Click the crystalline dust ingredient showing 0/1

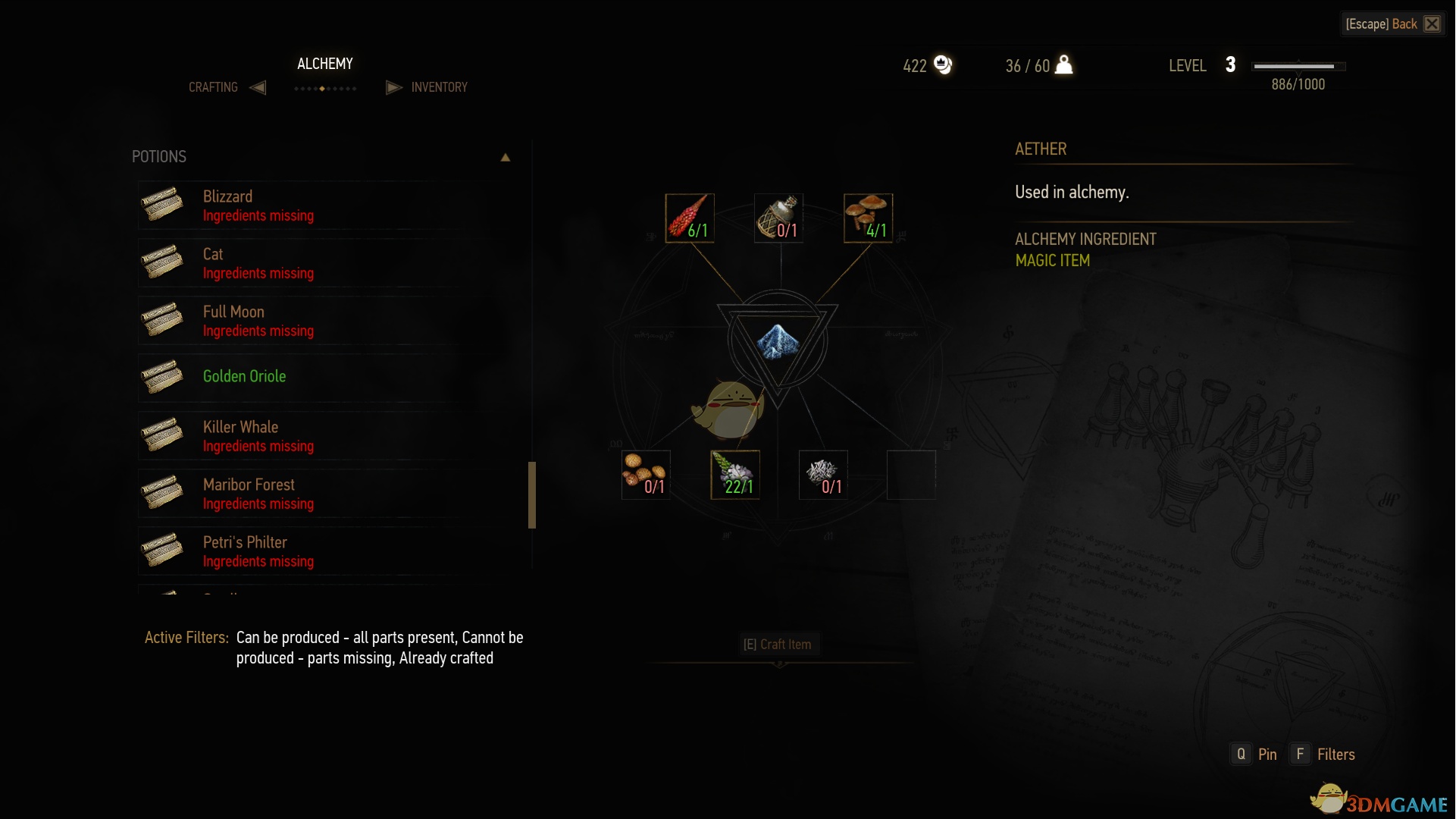pos(823,475)
